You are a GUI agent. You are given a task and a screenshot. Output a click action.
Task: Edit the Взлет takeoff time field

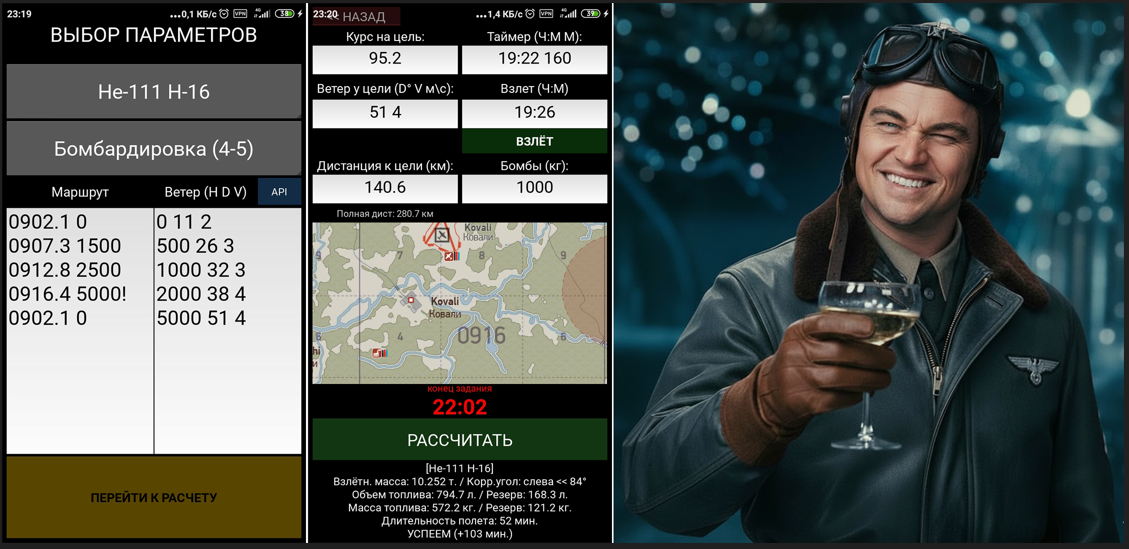coord(534,113)
